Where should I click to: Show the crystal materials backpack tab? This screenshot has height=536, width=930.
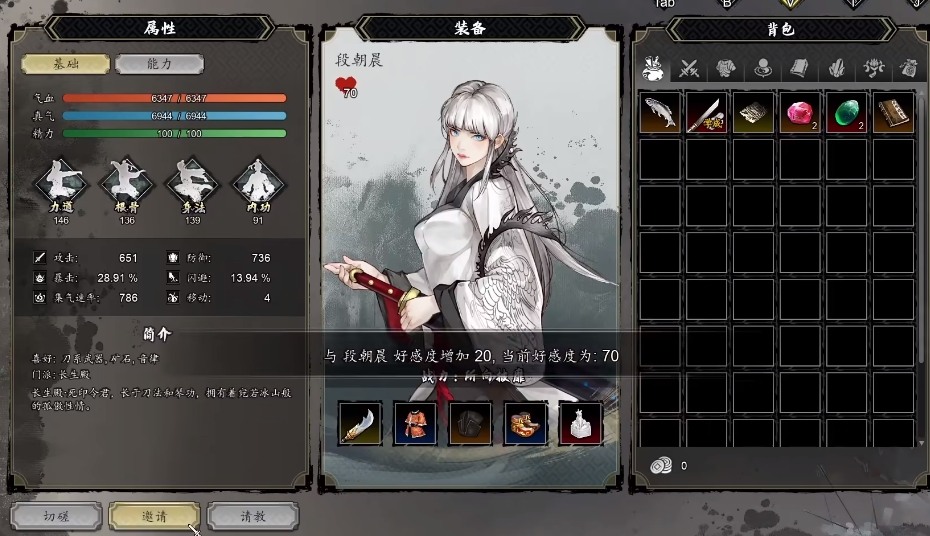click(836, 68)
